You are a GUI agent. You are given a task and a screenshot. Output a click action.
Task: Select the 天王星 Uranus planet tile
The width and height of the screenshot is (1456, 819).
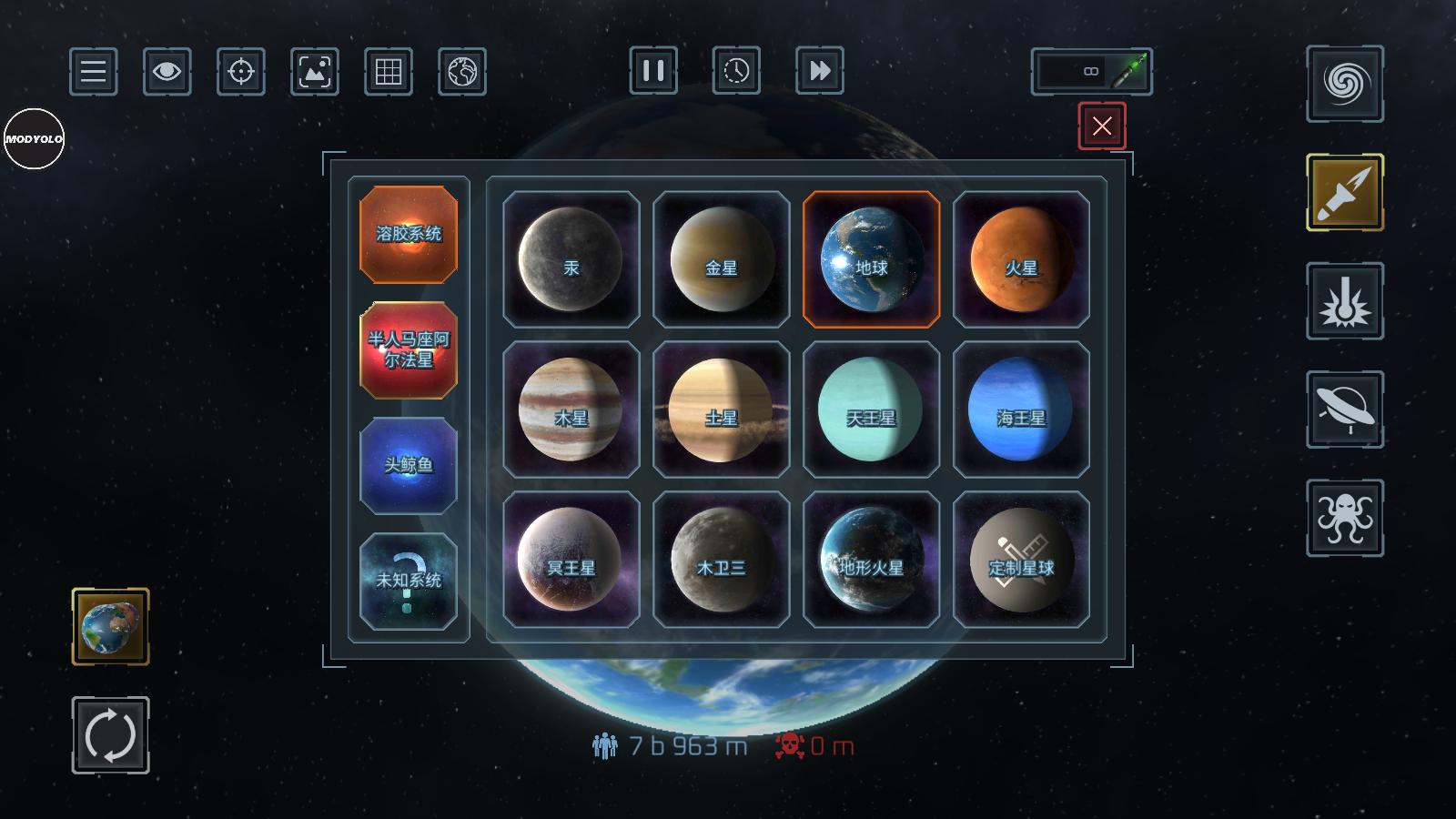point(871,409)
